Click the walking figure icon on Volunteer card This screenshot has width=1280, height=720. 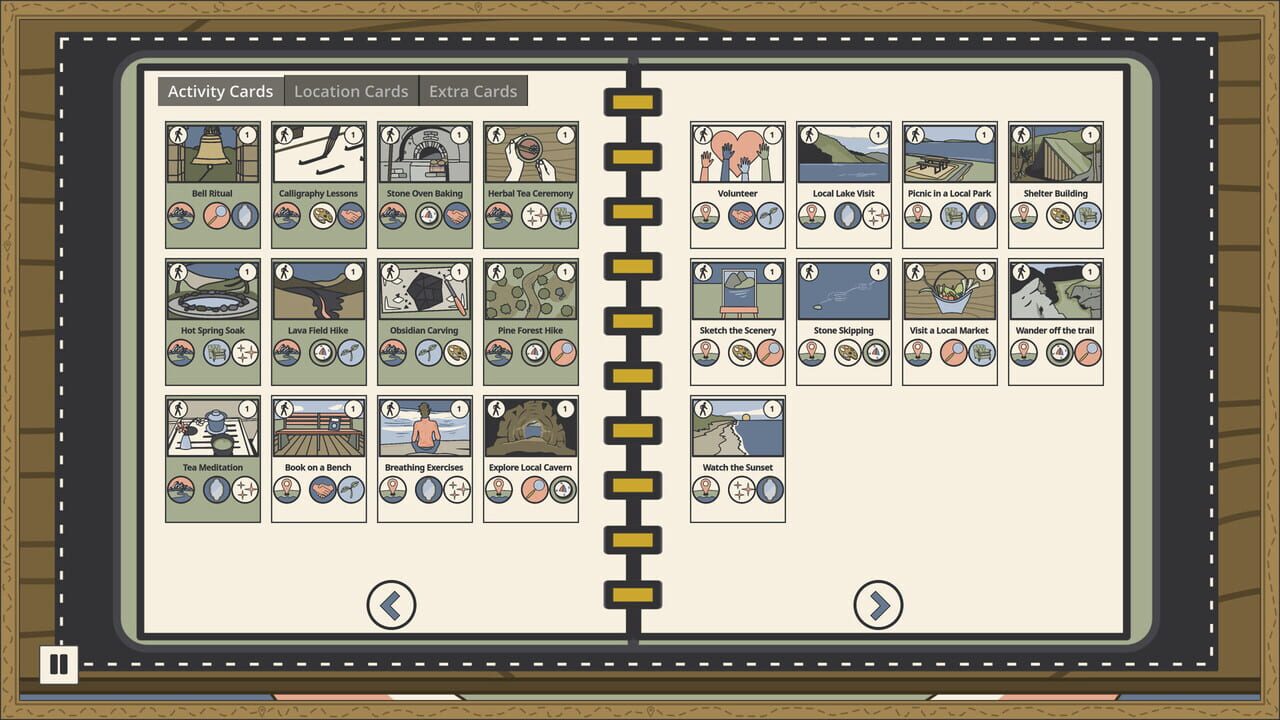(703, 134)
